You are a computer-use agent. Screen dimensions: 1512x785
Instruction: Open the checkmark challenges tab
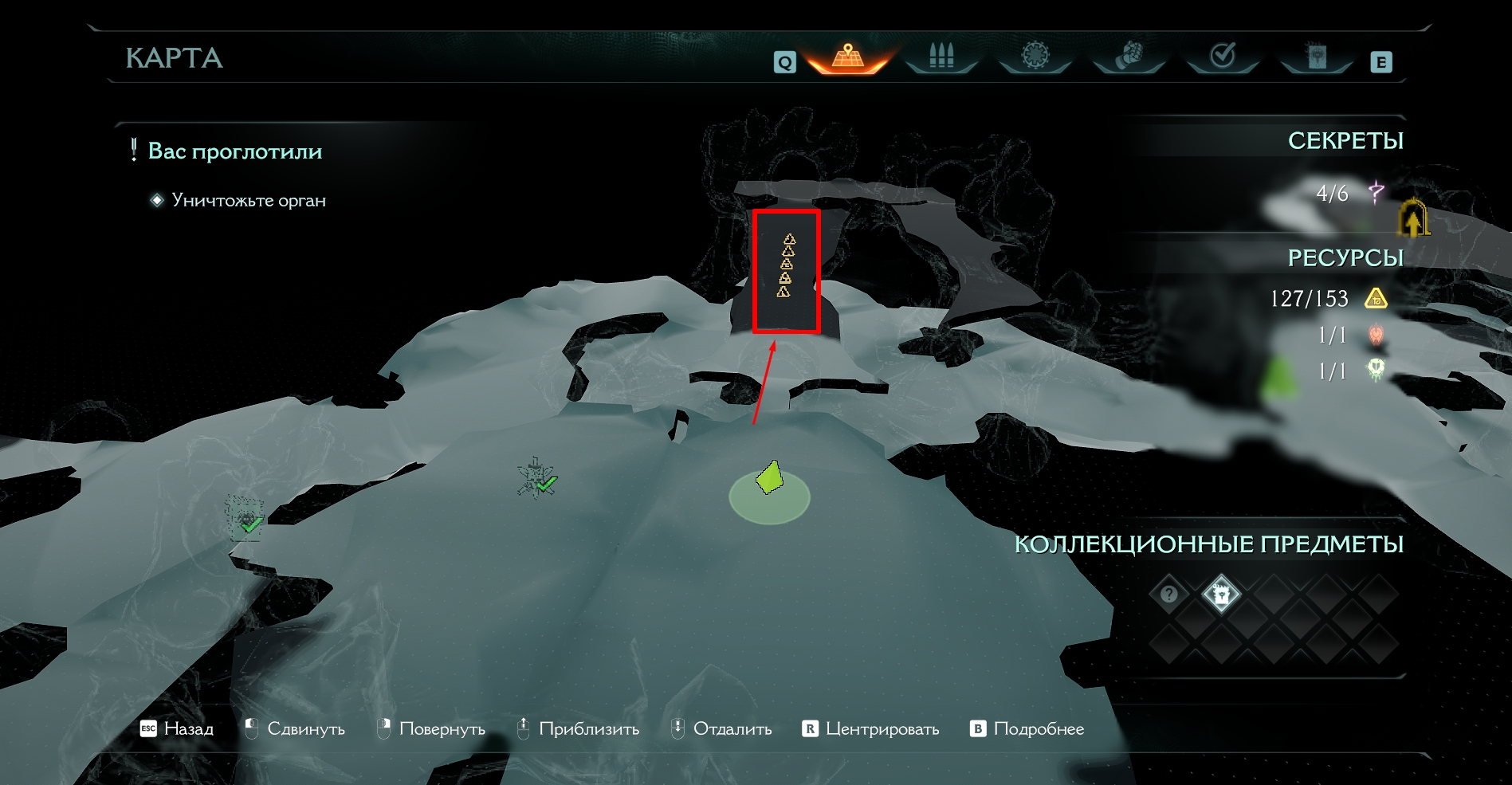[x=1223, y=57]
